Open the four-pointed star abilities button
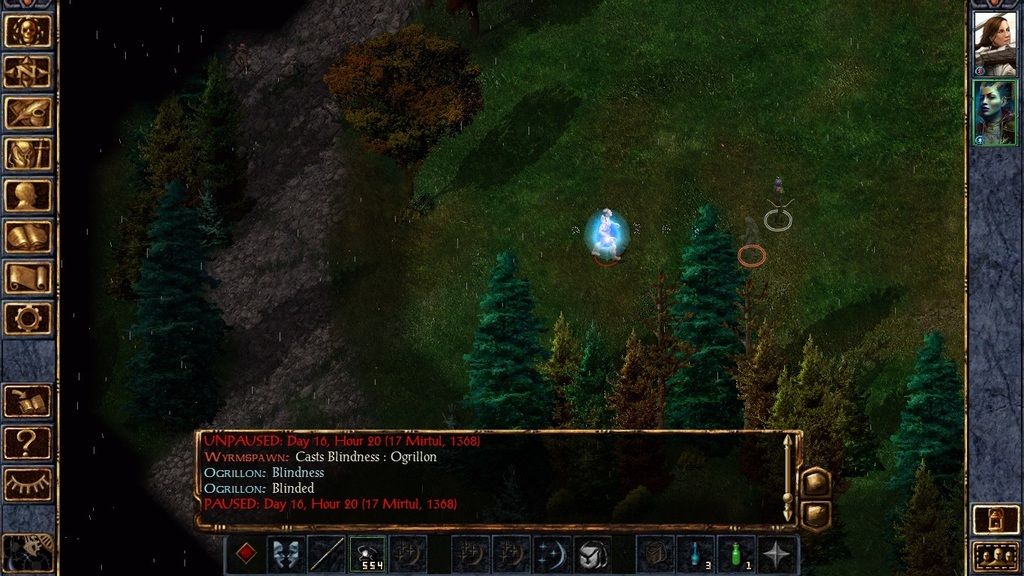 click(x=777, y=554)
